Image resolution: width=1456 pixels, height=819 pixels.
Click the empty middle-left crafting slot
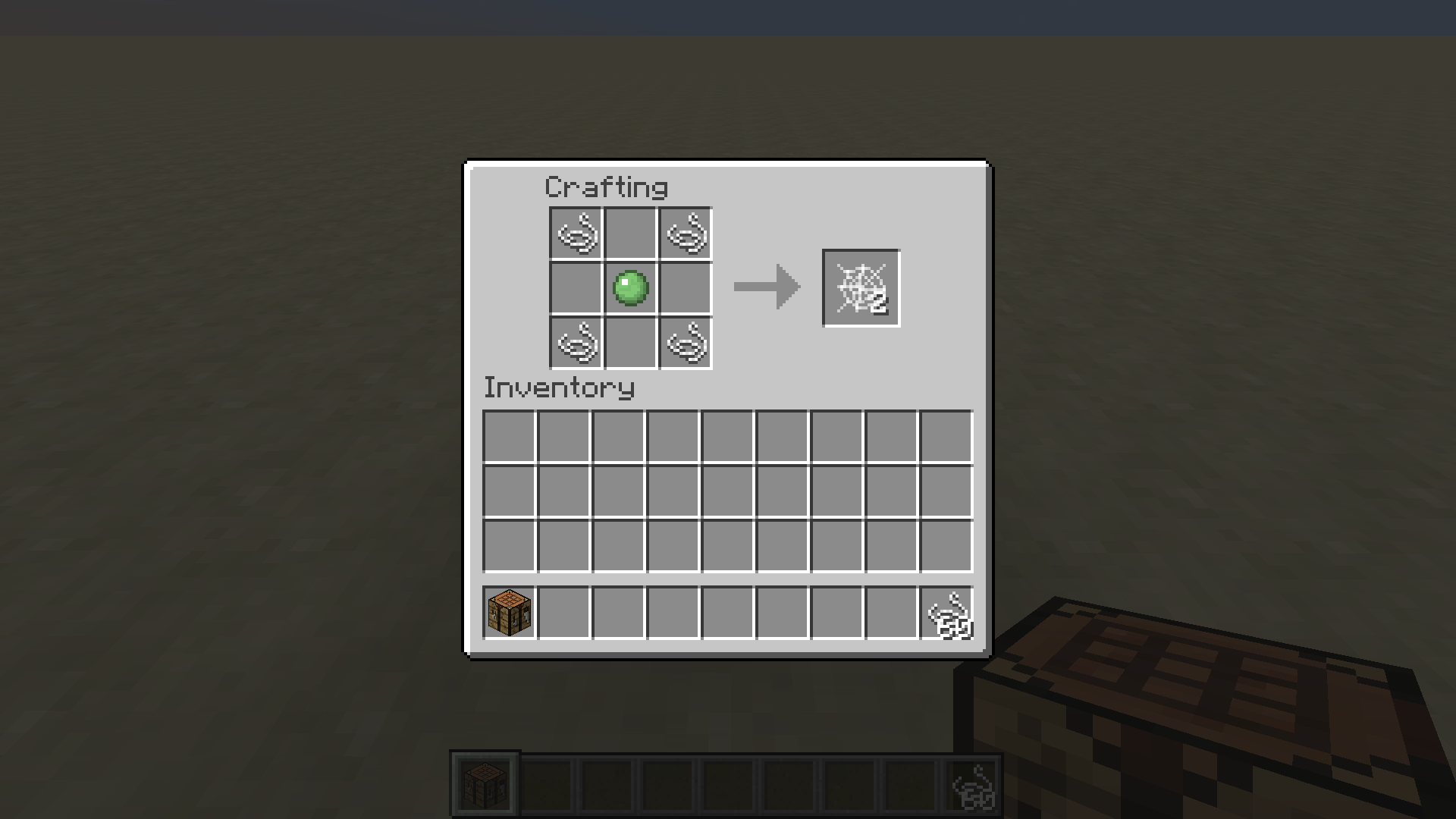tap(574, 288)
